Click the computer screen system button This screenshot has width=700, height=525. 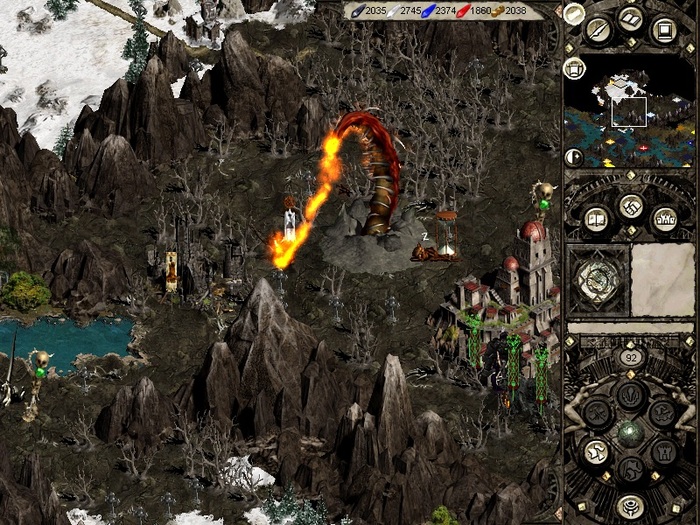click(661, 28)
